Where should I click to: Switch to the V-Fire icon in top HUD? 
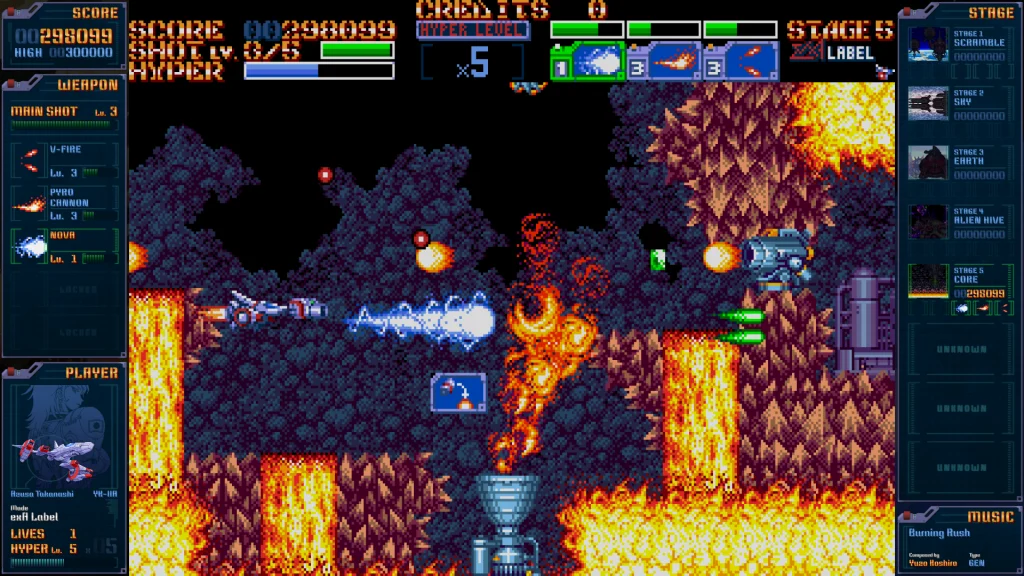pos(741,63)
